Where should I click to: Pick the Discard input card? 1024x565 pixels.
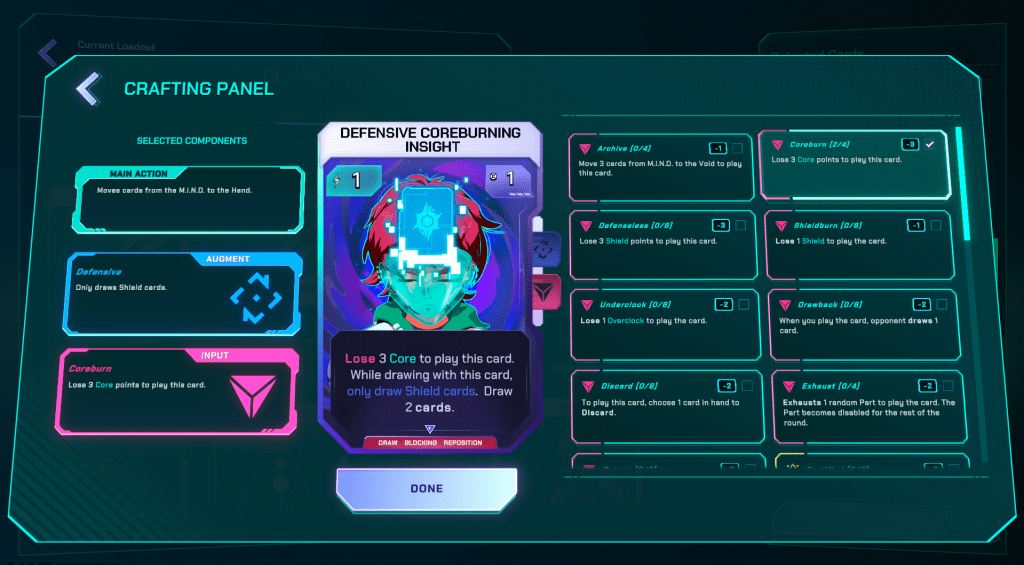click(x=660, y=404)
